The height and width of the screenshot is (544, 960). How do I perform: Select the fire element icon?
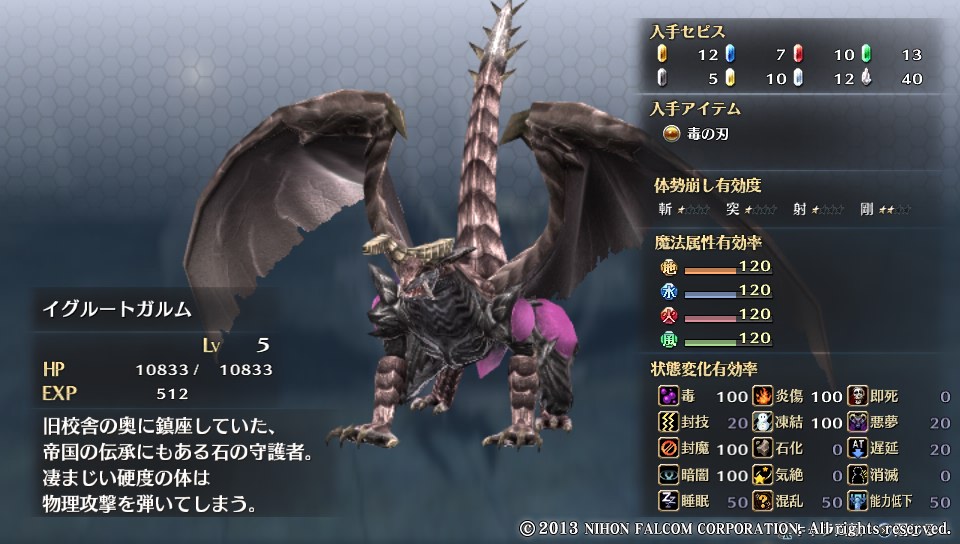tap(669, 316)
